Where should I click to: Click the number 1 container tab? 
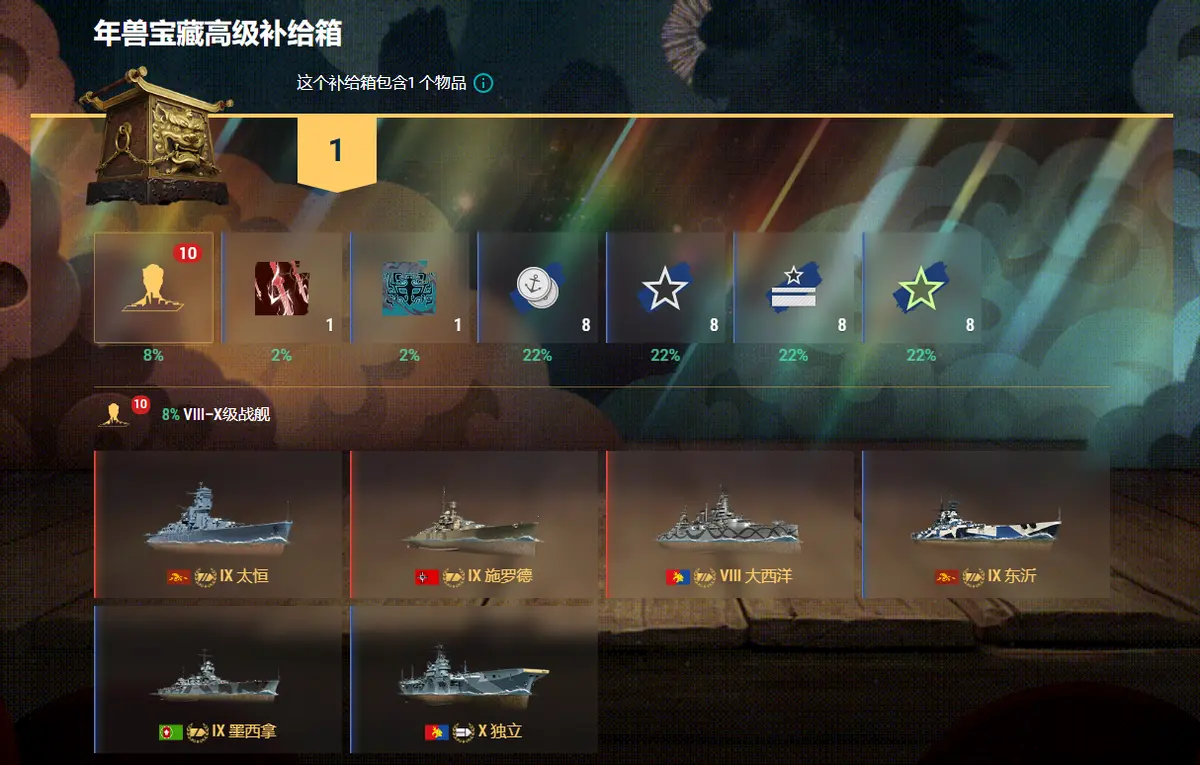(x=336, y=151)
